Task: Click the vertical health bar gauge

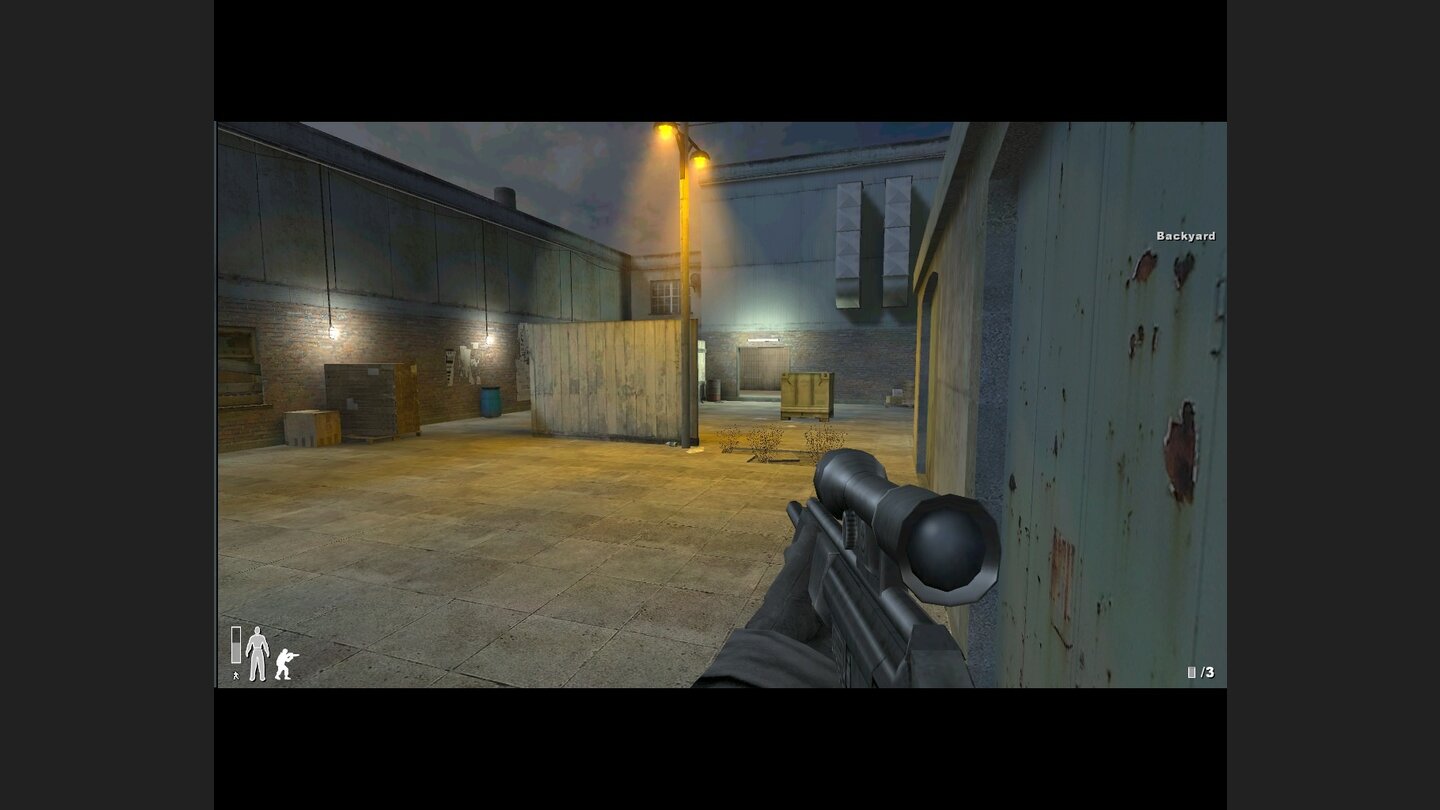Action: tap(236, 646)
